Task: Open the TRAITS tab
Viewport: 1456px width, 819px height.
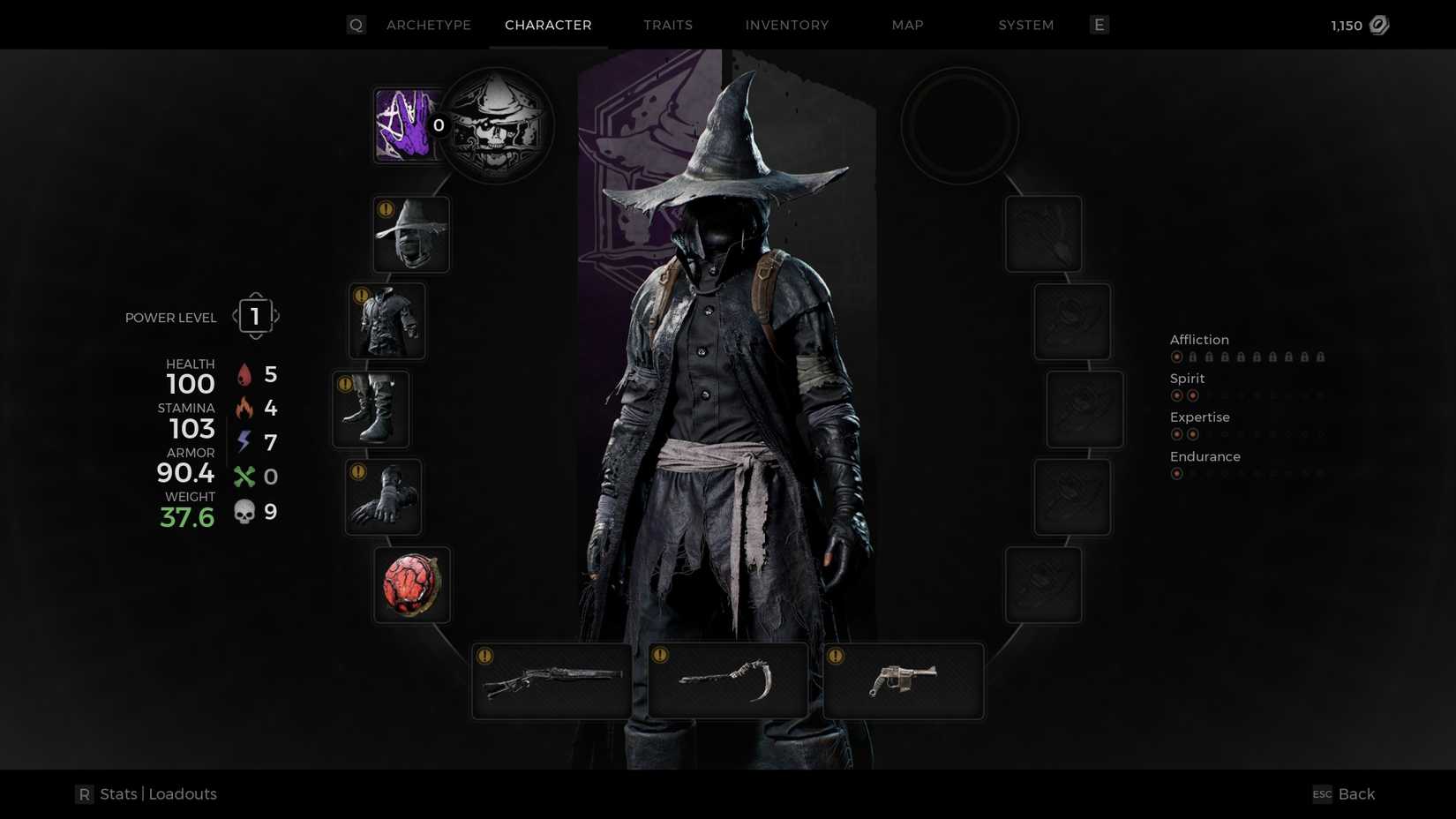Action: 668,25
